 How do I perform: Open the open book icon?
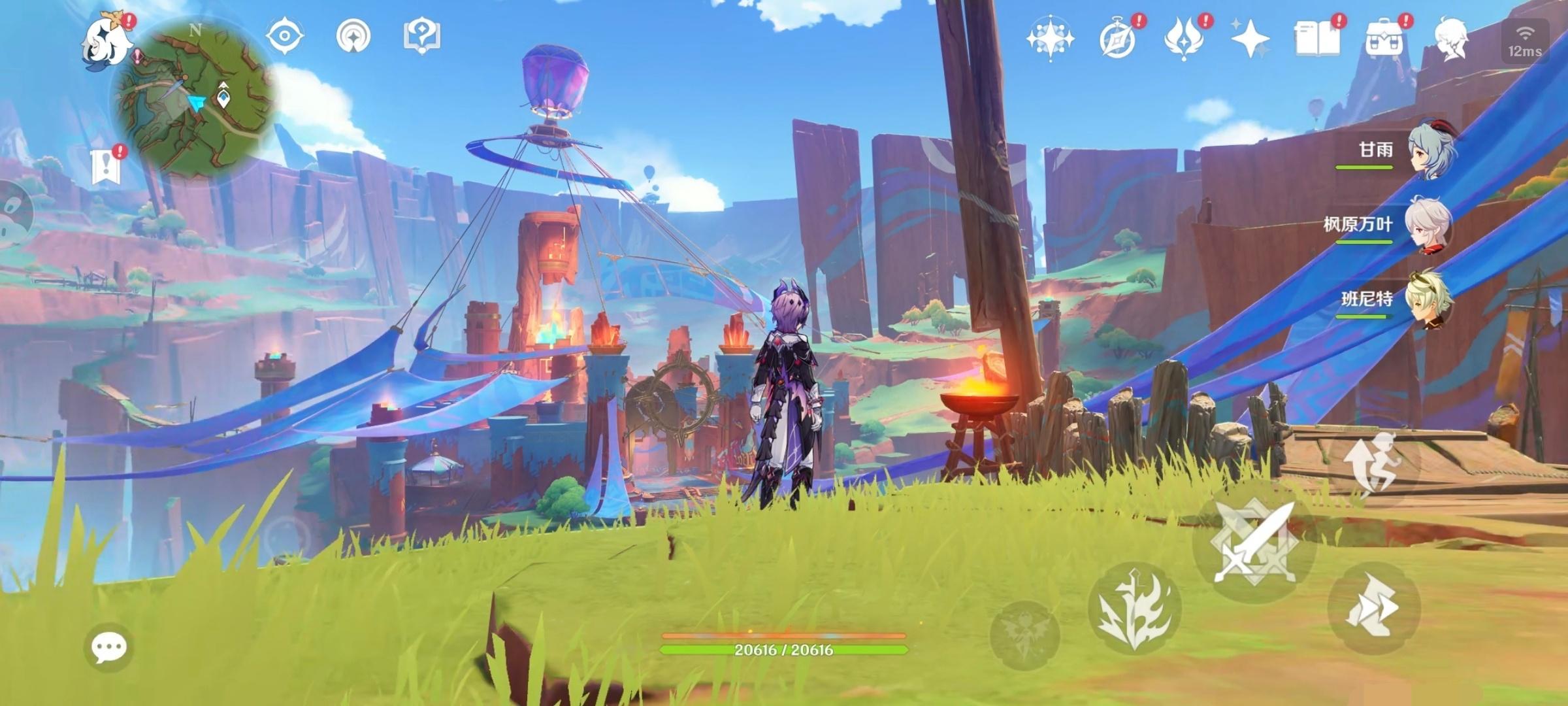1316,38
